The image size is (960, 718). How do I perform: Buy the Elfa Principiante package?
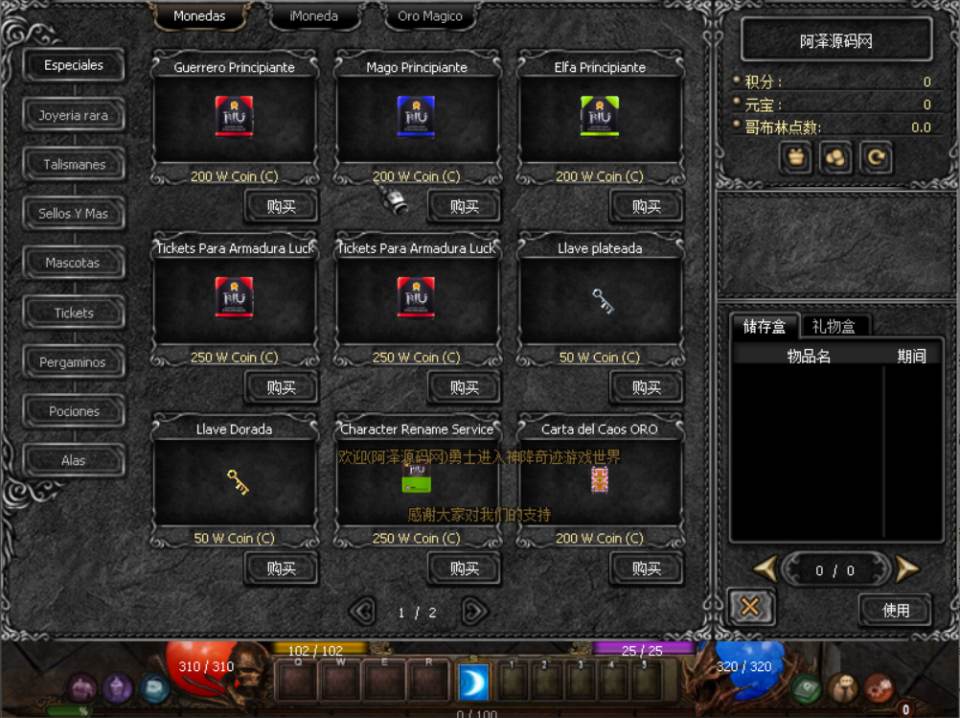pyautogui.click(x=646, y=207)
